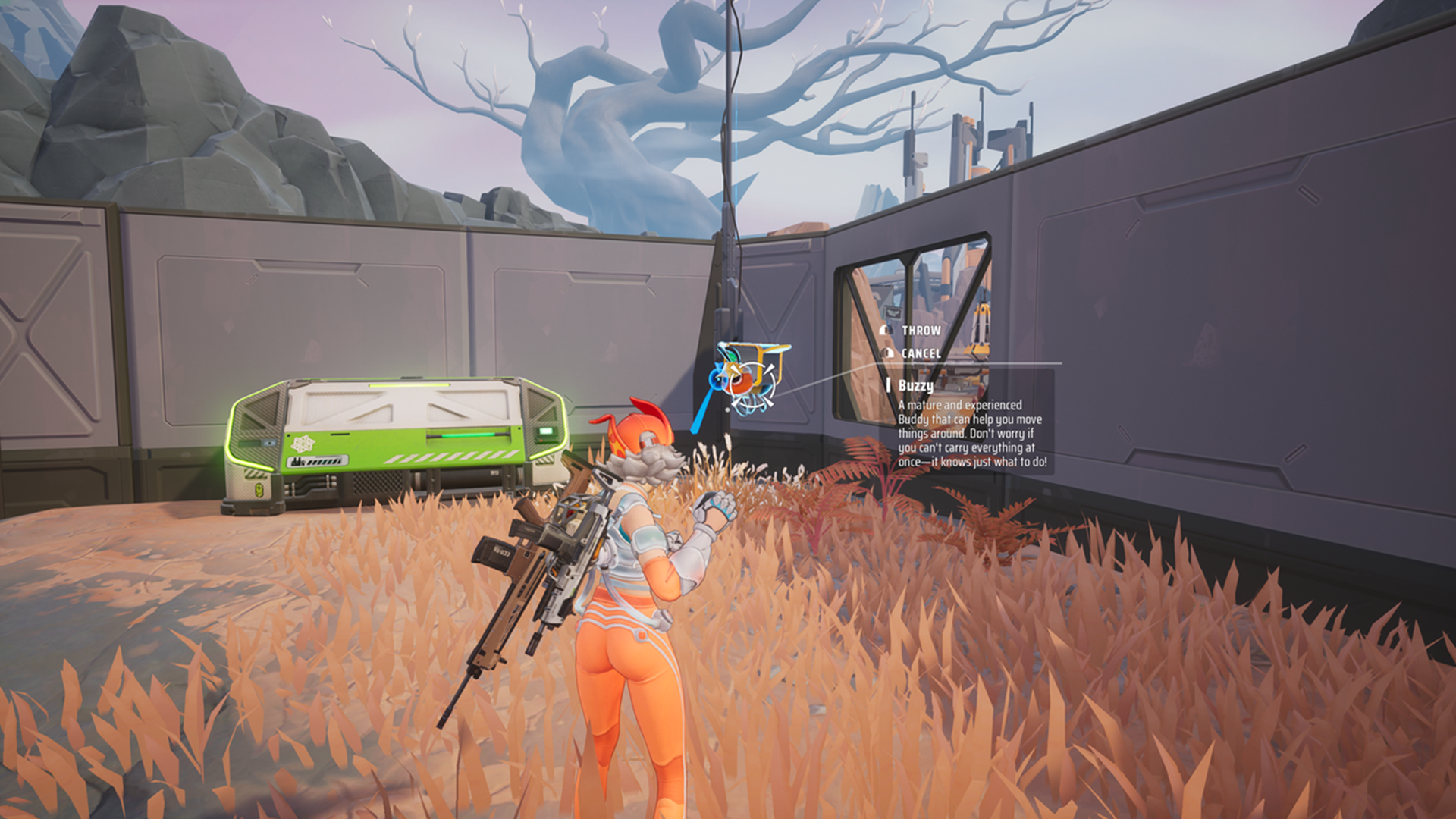The height and width of the screenshot is (819, 1456).
Task: Click the snowflake emblem on the green crate
Action: tap(303, 444)
